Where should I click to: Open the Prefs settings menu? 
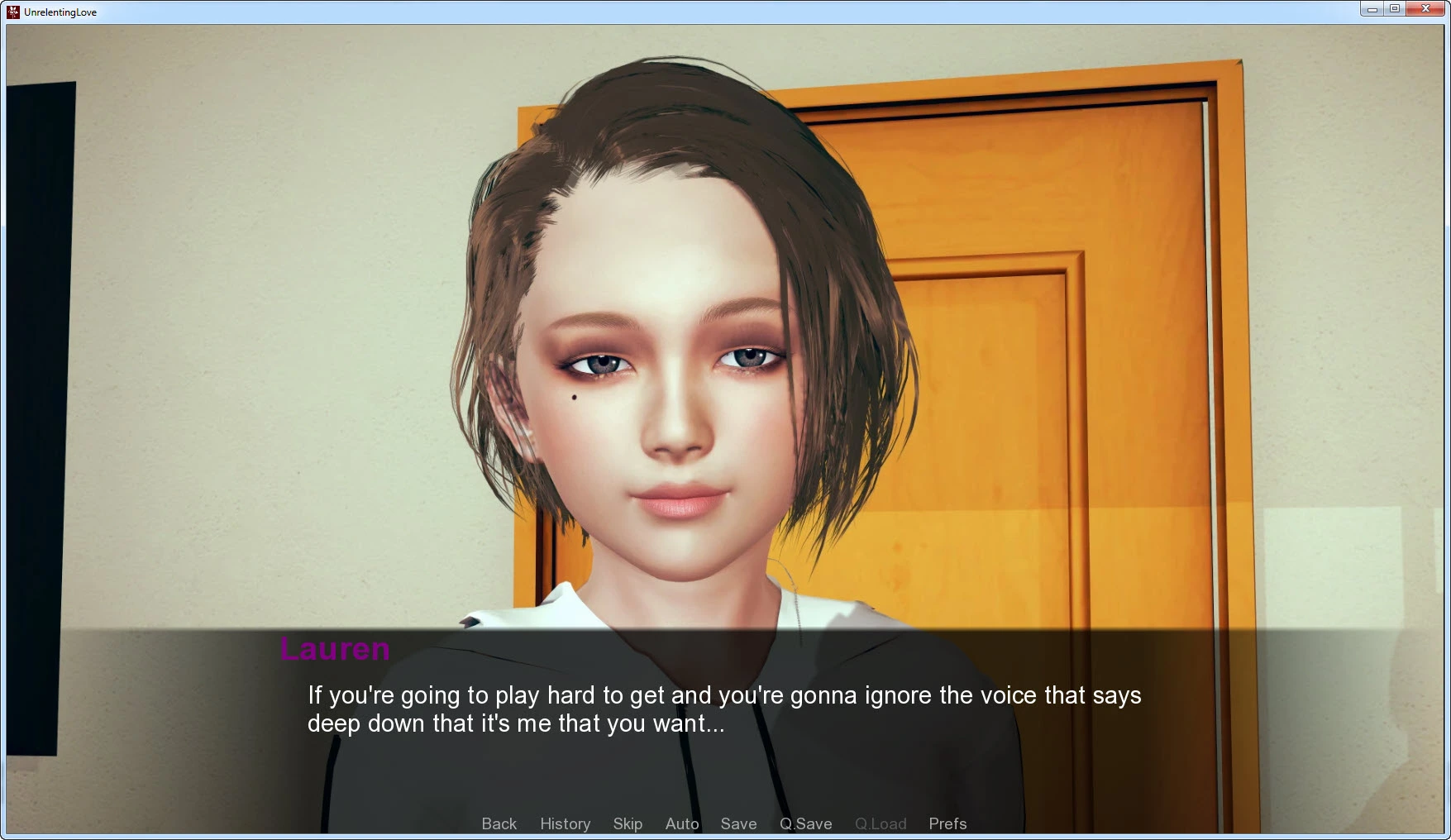click(947, 823)
